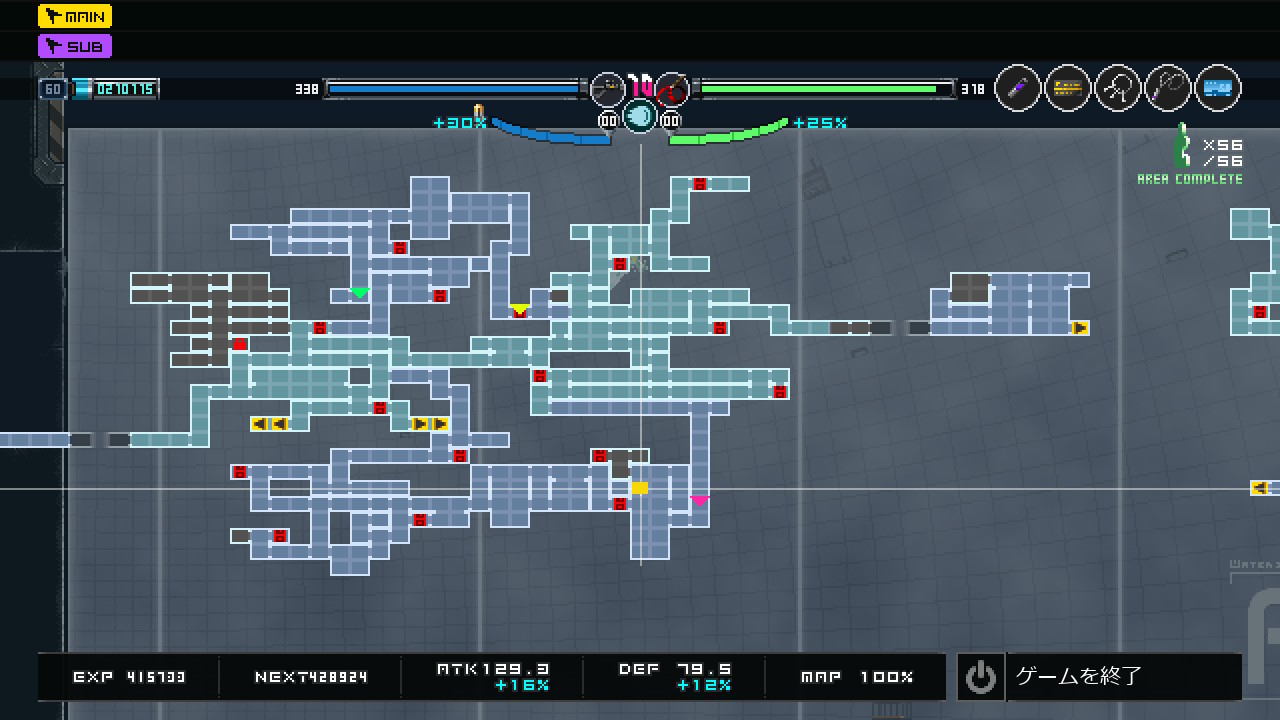
Task: Choose the yellow circuit chip icon
Action: click(x=1068, y=89)
